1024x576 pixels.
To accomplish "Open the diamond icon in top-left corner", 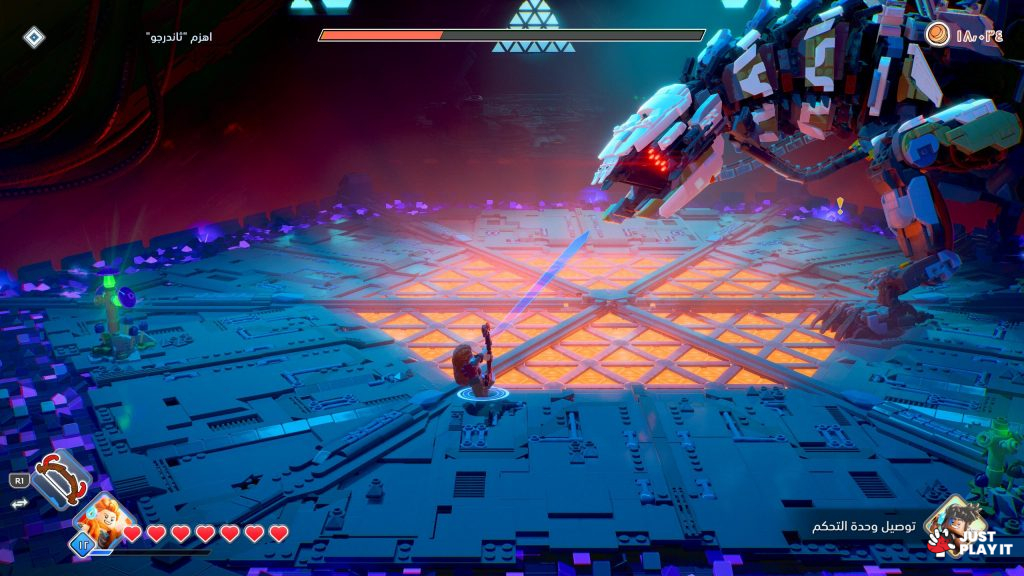I will 34,38.
